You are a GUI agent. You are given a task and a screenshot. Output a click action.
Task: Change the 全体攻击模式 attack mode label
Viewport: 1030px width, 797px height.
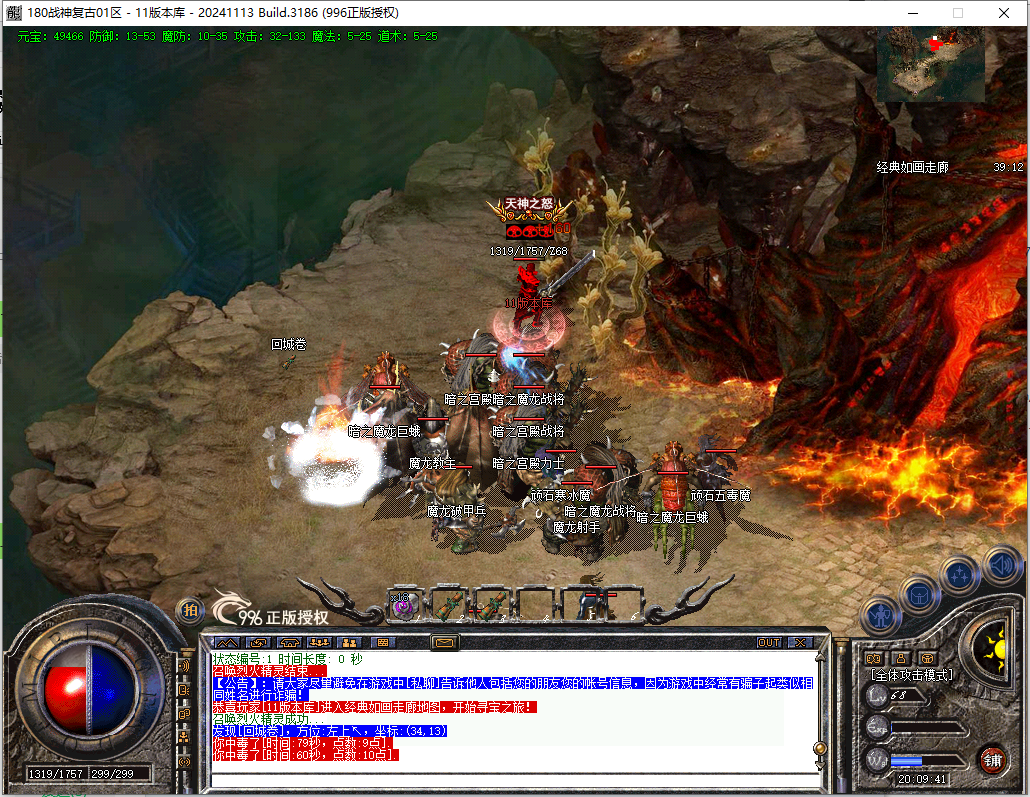910,676
